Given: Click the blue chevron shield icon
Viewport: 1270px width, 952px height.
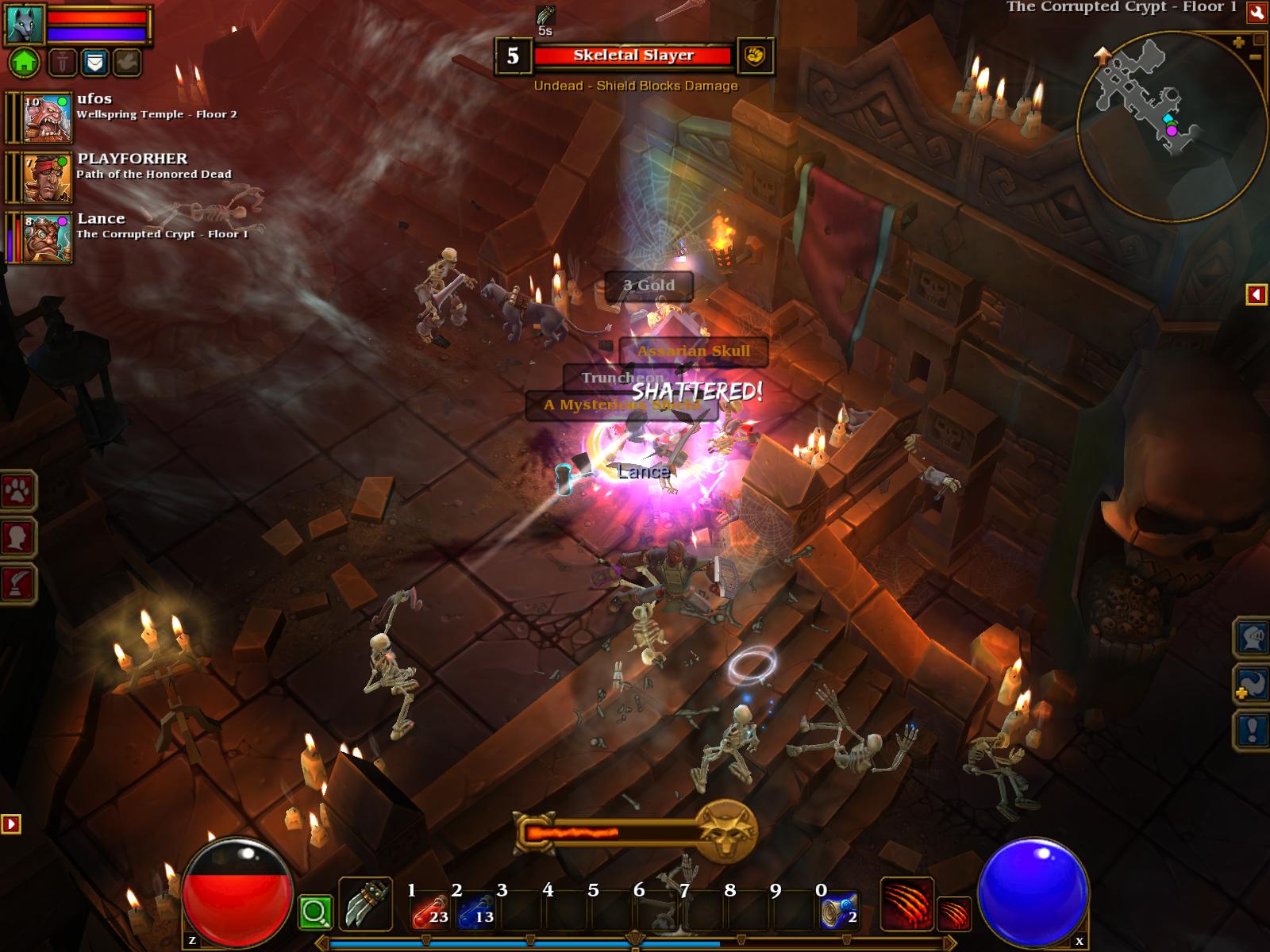Looking at the screenshot, I should (x=94, y=62).
